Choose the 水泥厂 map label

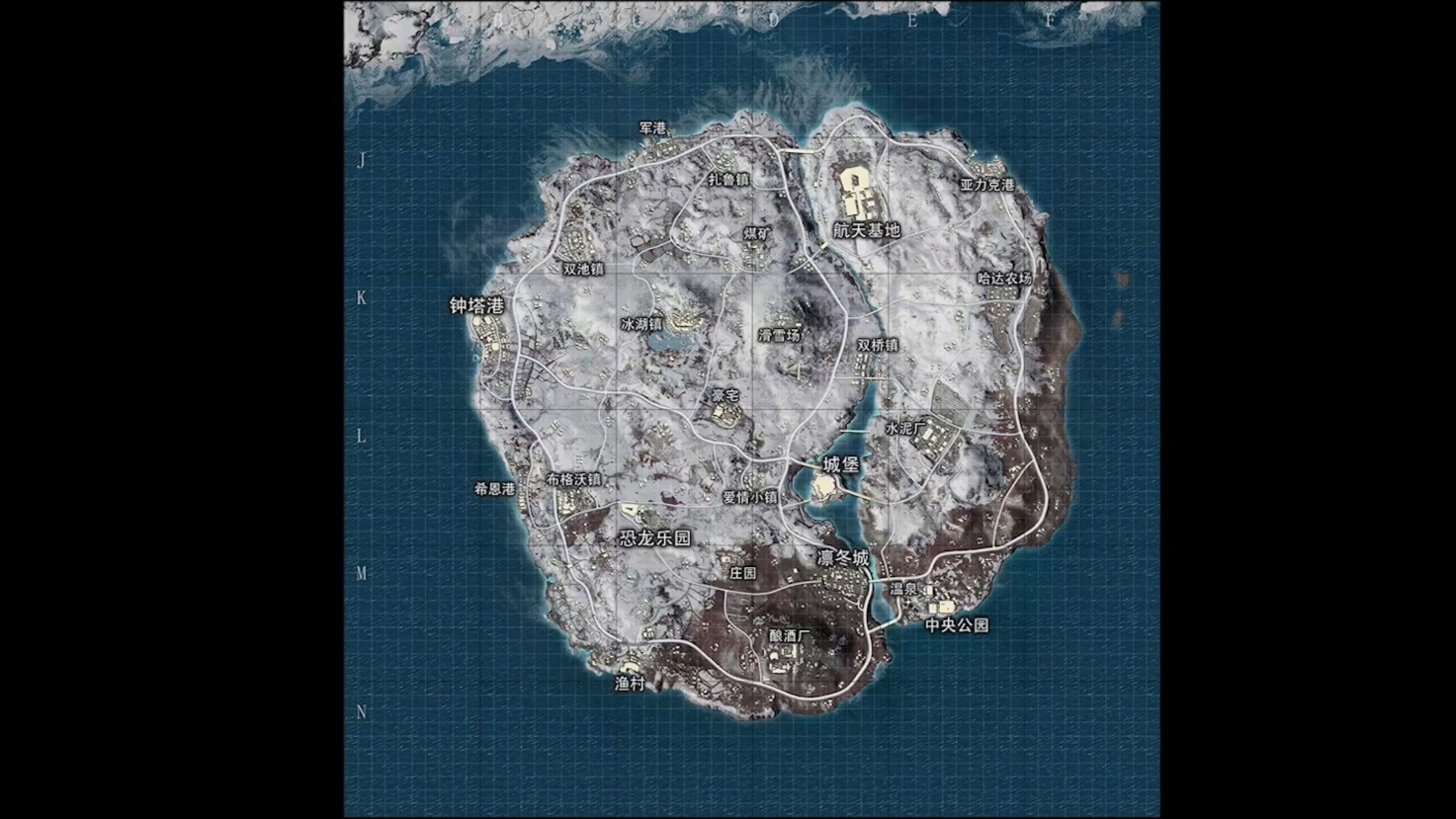pos(904,429)
